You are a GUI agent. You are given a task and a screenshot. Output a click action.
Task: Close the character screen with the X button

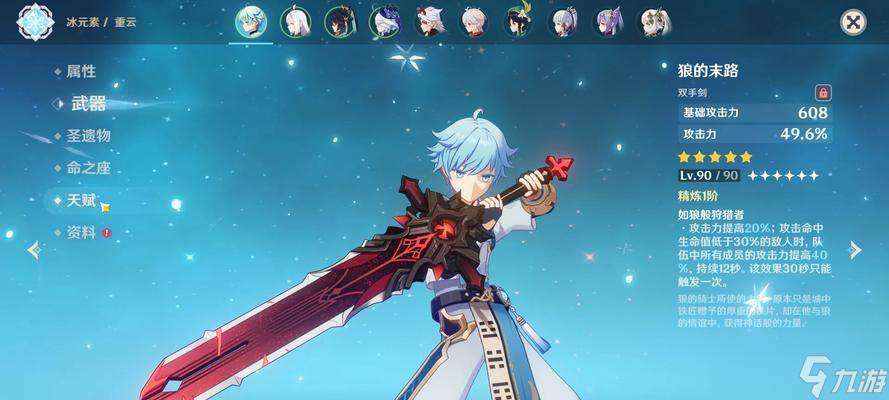pyautogui.click(x=852, y=22)
